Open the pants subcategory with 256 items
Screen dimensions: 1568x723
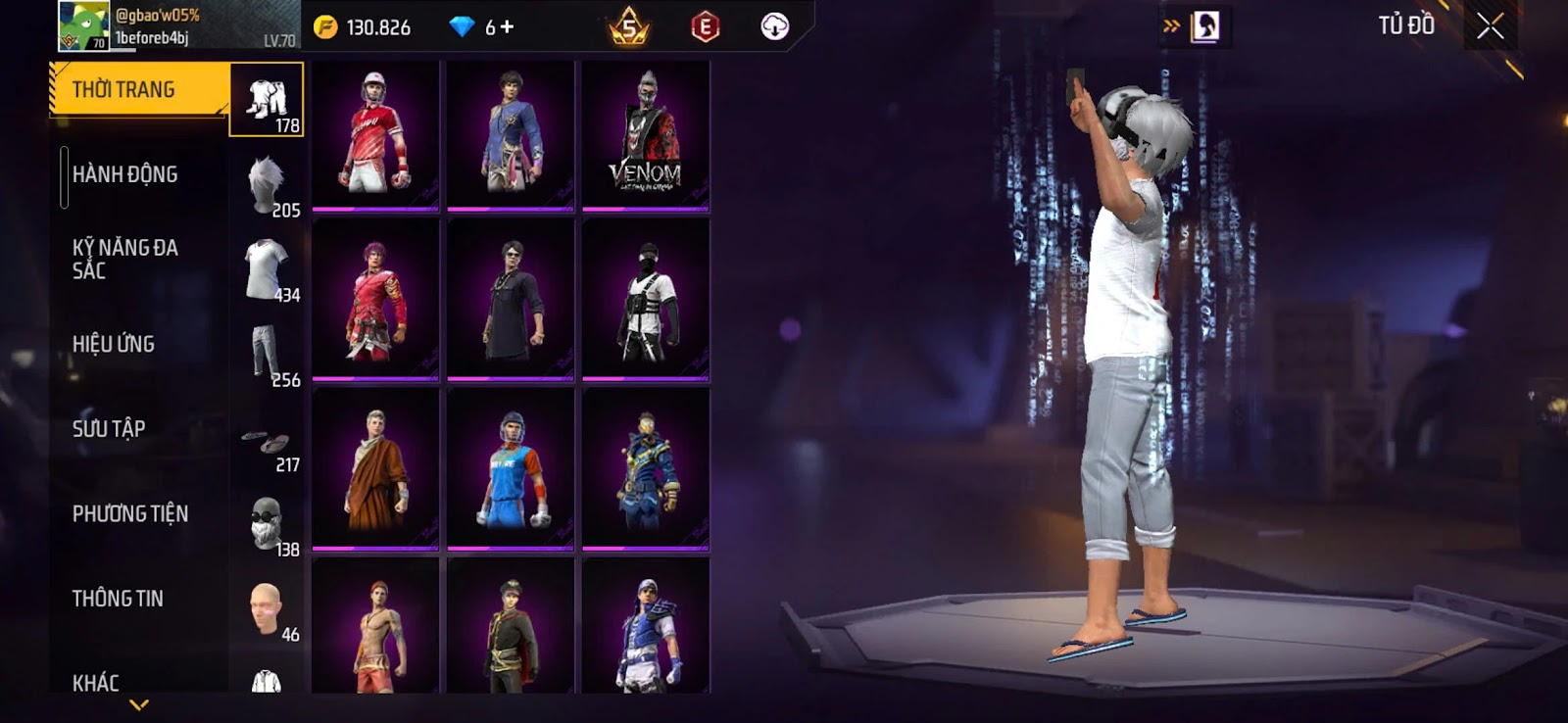[x=268, y=355]
